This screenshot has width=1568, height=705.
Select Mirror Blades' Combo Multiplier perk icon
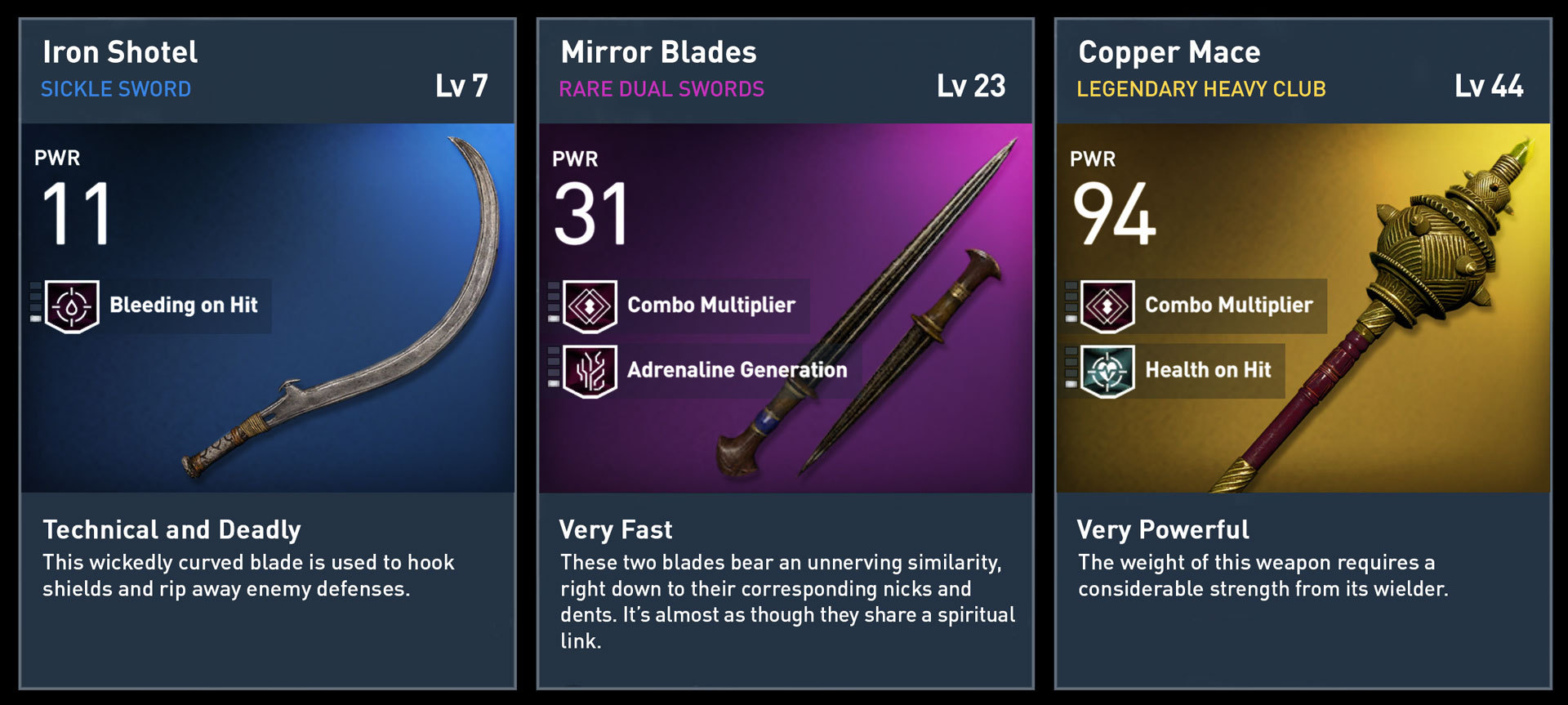(x=590, y=306)
